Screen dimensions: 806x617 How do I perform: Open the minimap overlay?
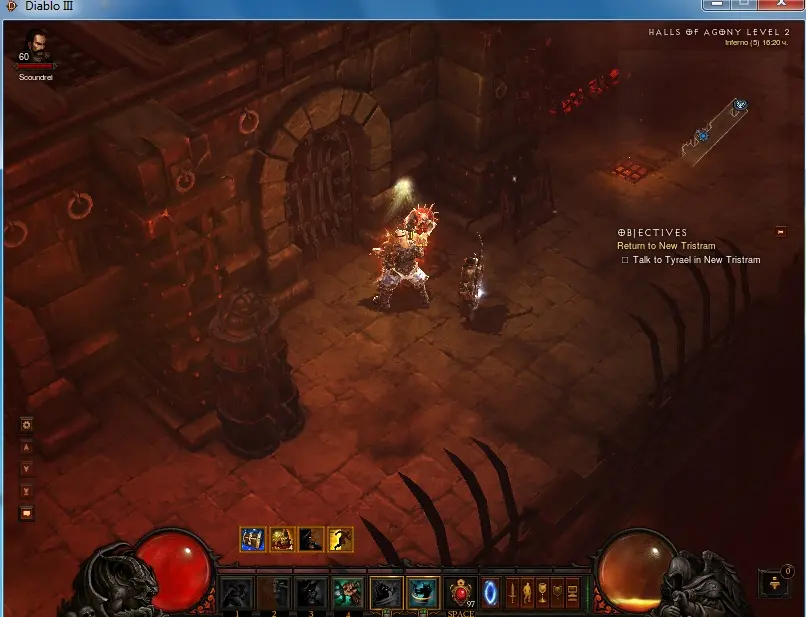point(715,130)
